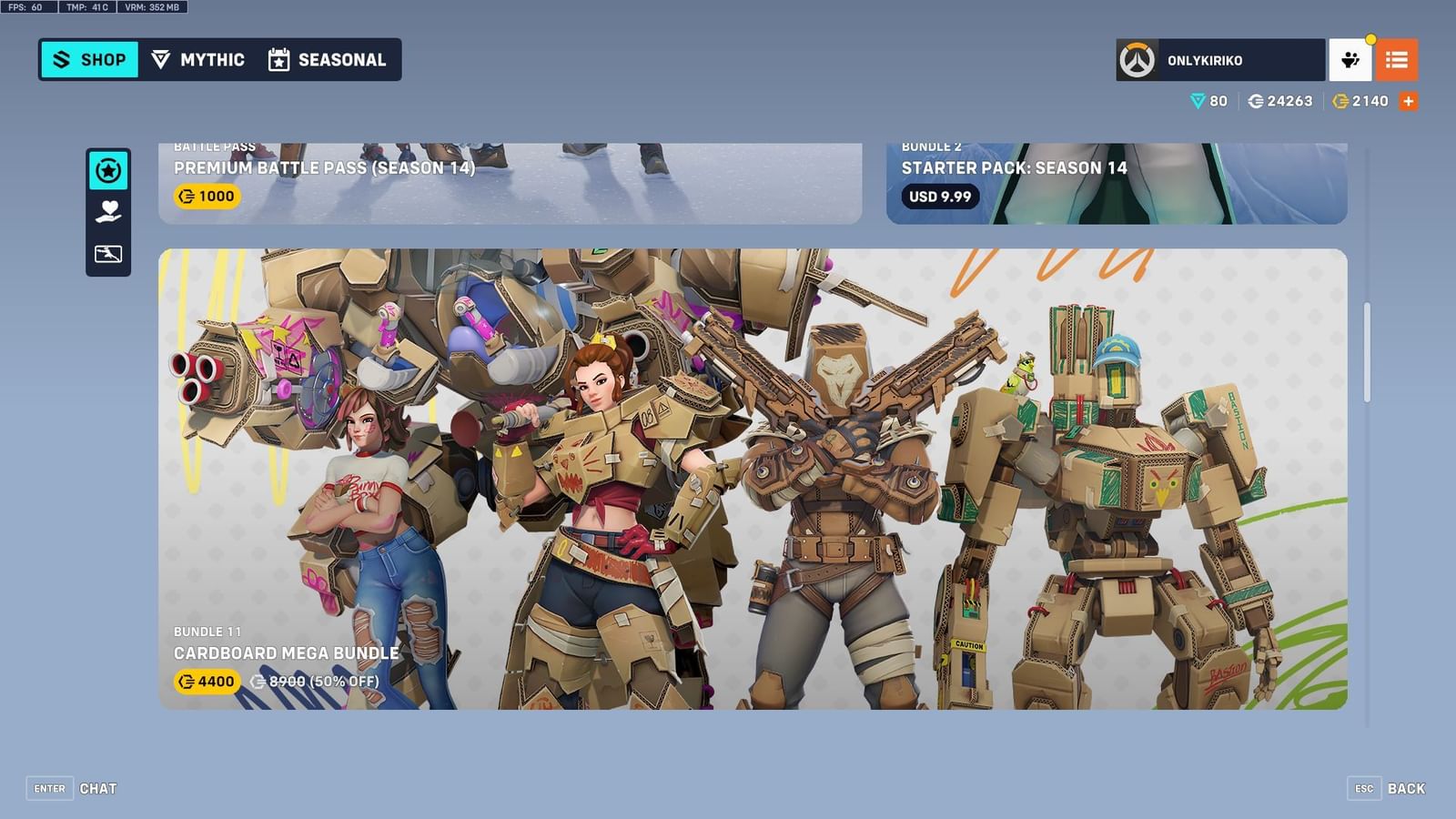The width and height of the screenshot is (1456, 819).
Task: Buy the Premium Battle Pass for 1000 coins
Action: (x=207, y=196)
